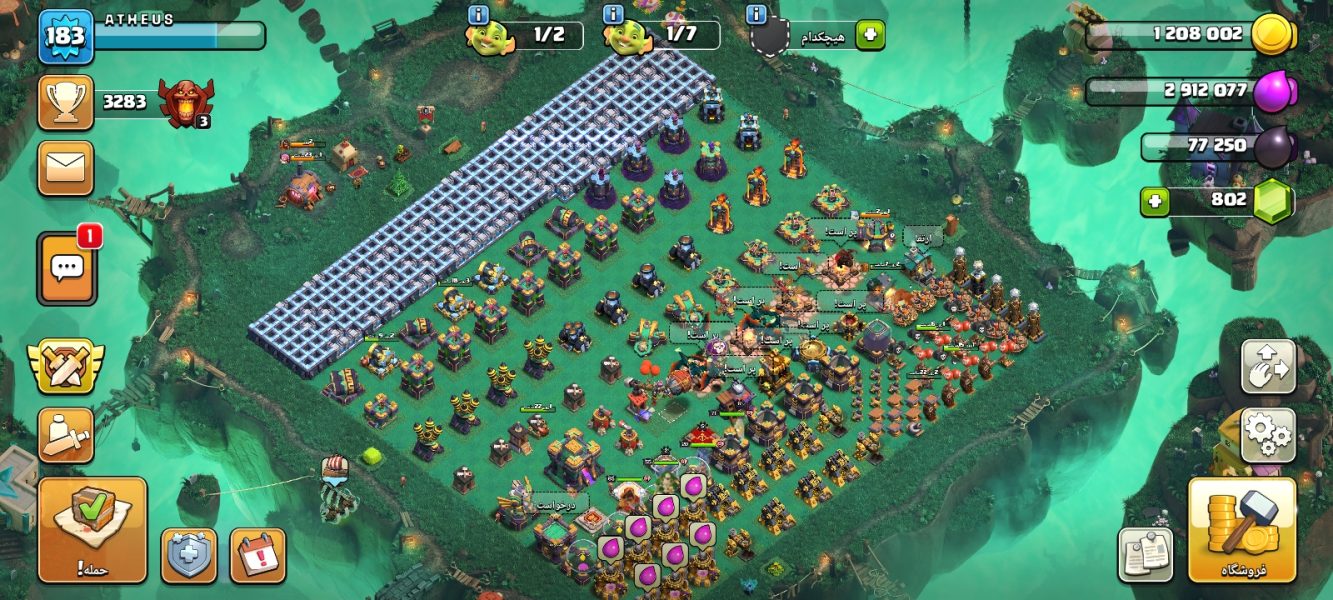Open the events calendar button
Image resolution: width=1333 pixels, height=600 pixels.
click(x=258, y=555)
